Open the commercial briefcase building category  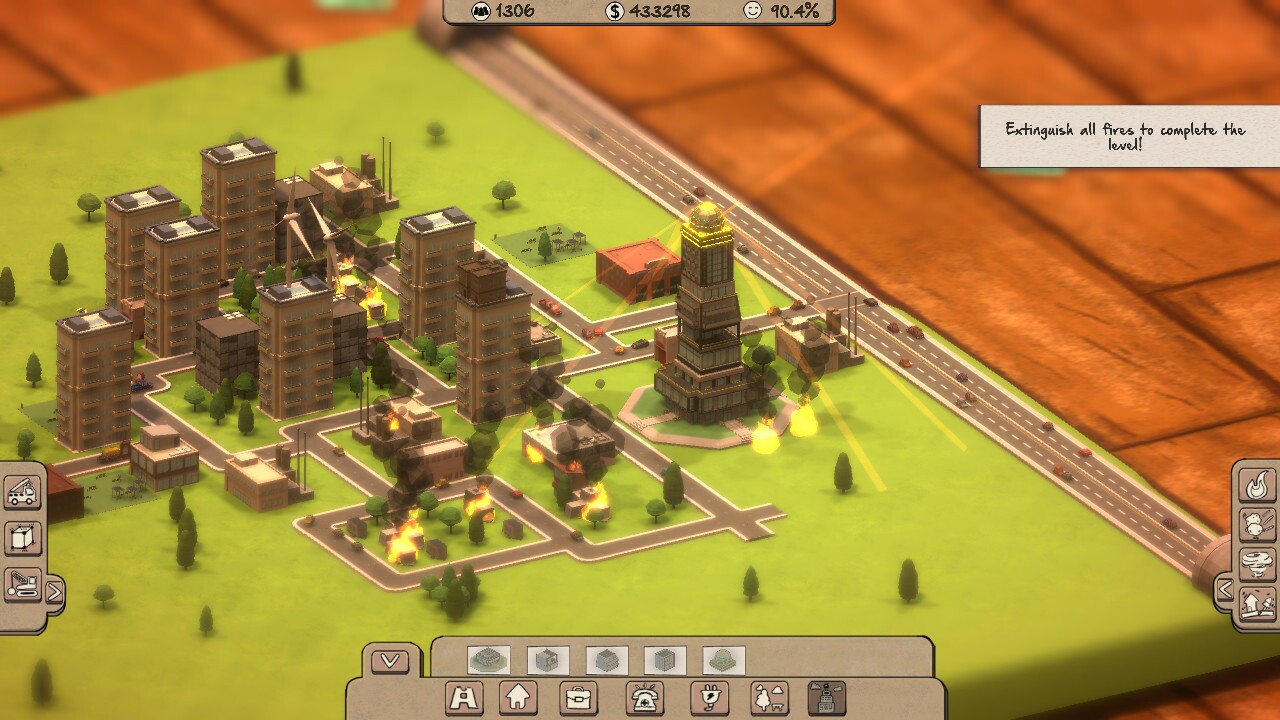tap(580, 697)
